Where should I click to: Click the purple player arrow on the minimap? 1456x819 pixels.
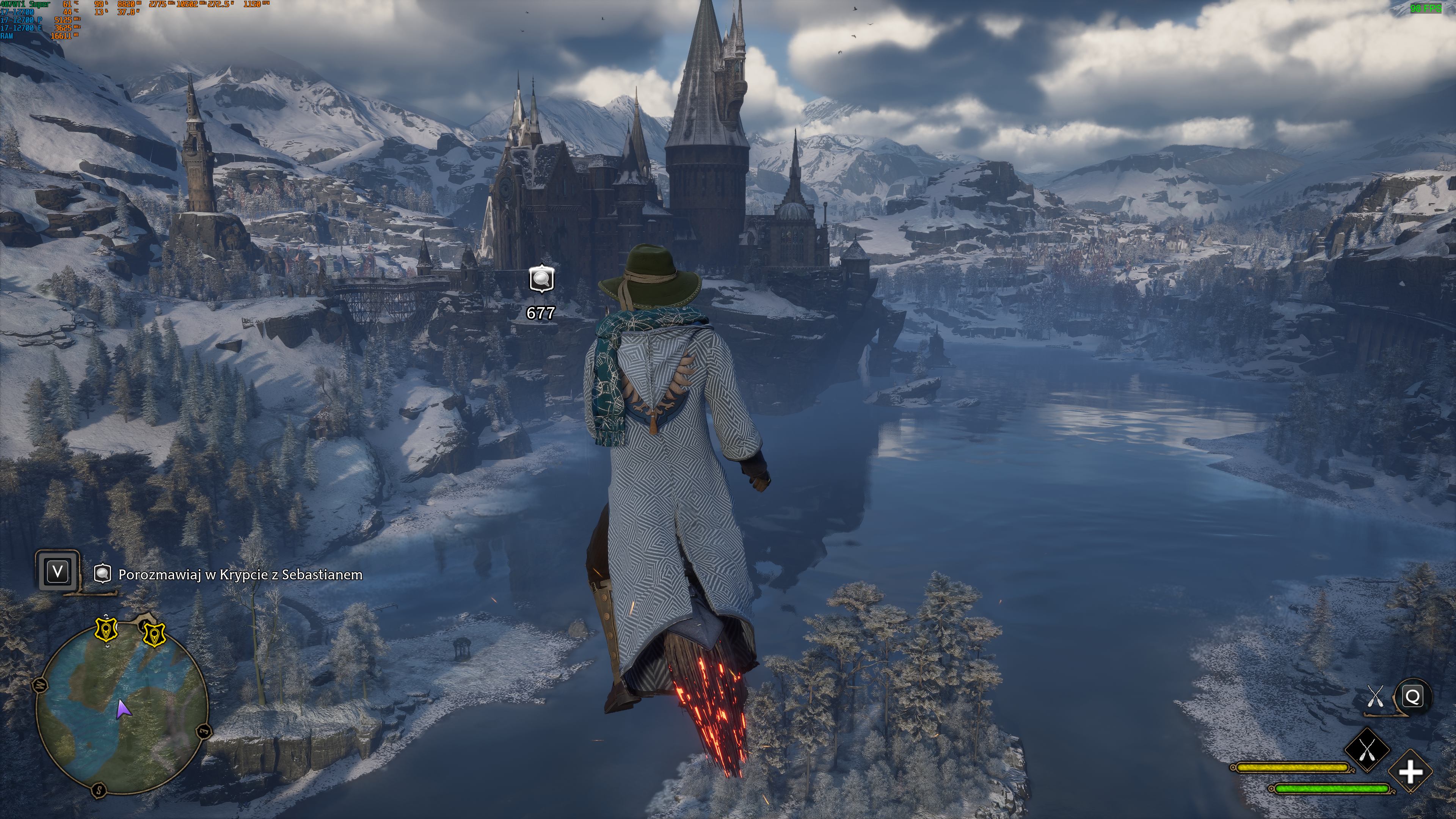point(122,709)
